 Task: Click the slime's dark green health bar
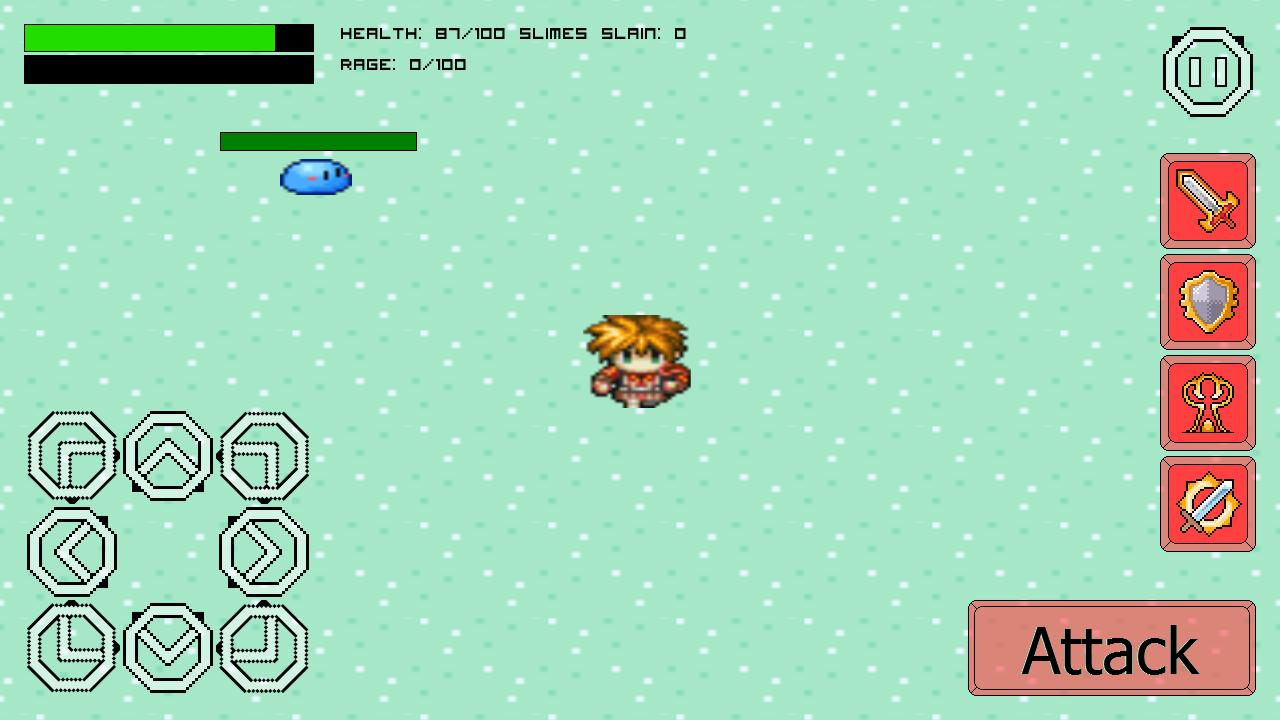(x=318, y=141)
